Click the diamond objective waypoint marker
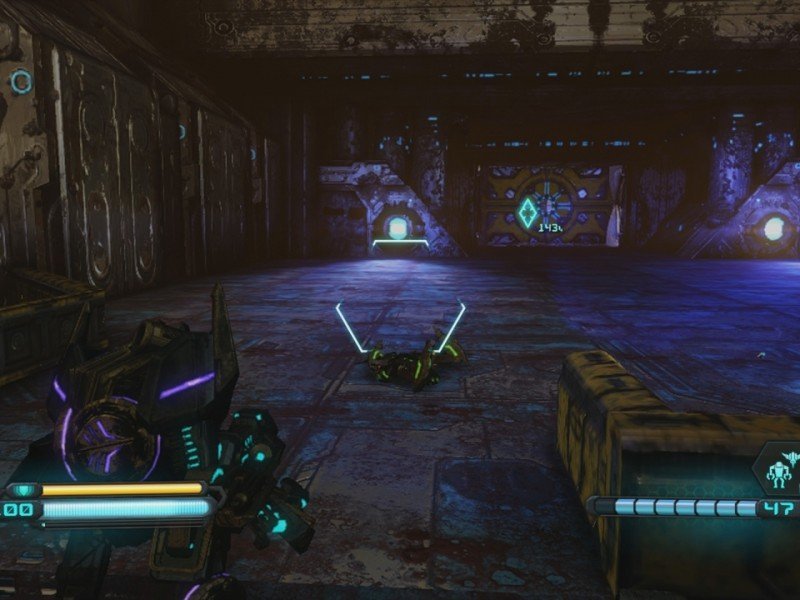Screen dimensions: 800x600 pyautogui.click(x=527, y=212)
